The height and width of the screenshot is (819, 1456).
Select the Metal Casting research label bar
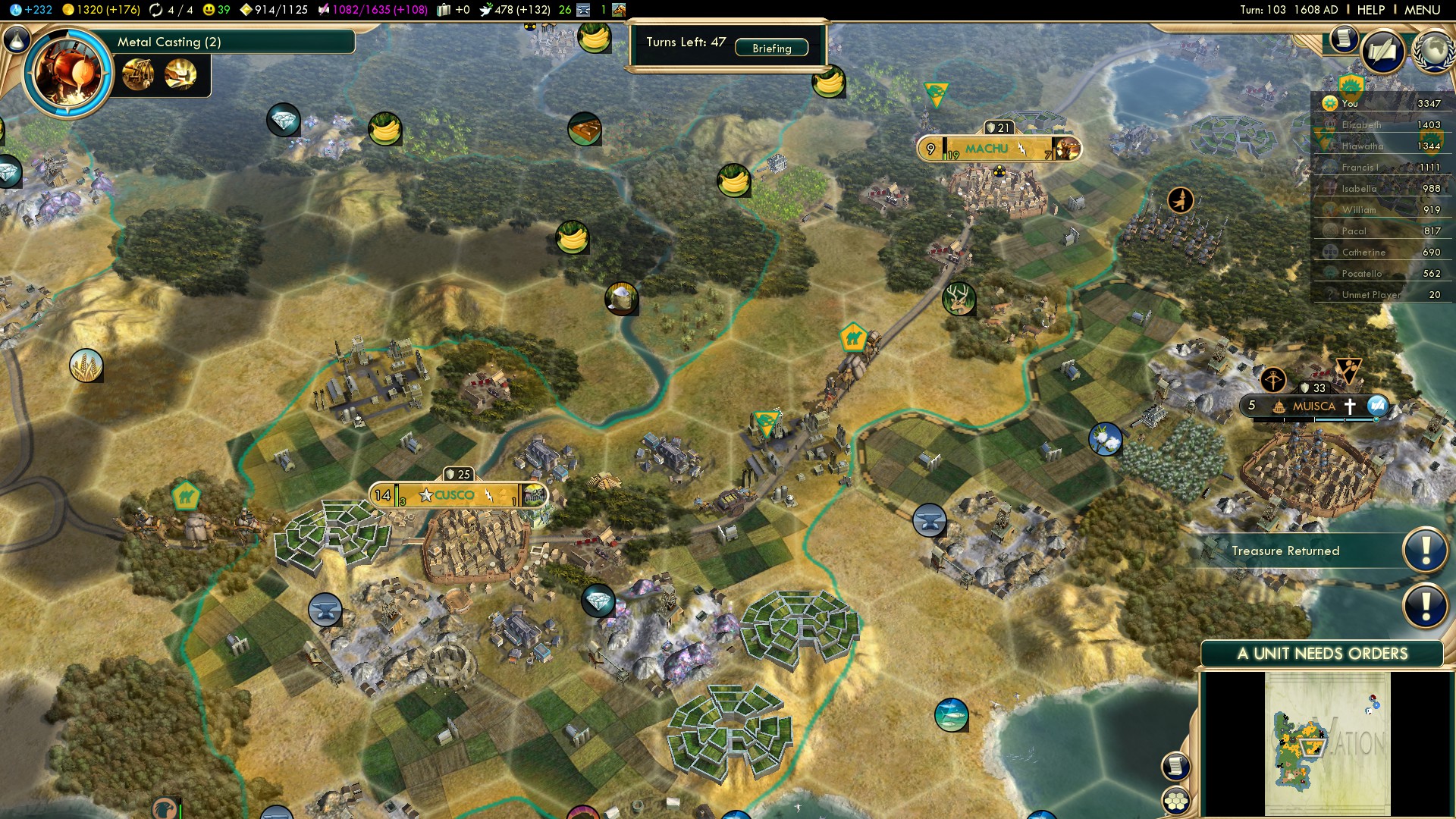234,42
